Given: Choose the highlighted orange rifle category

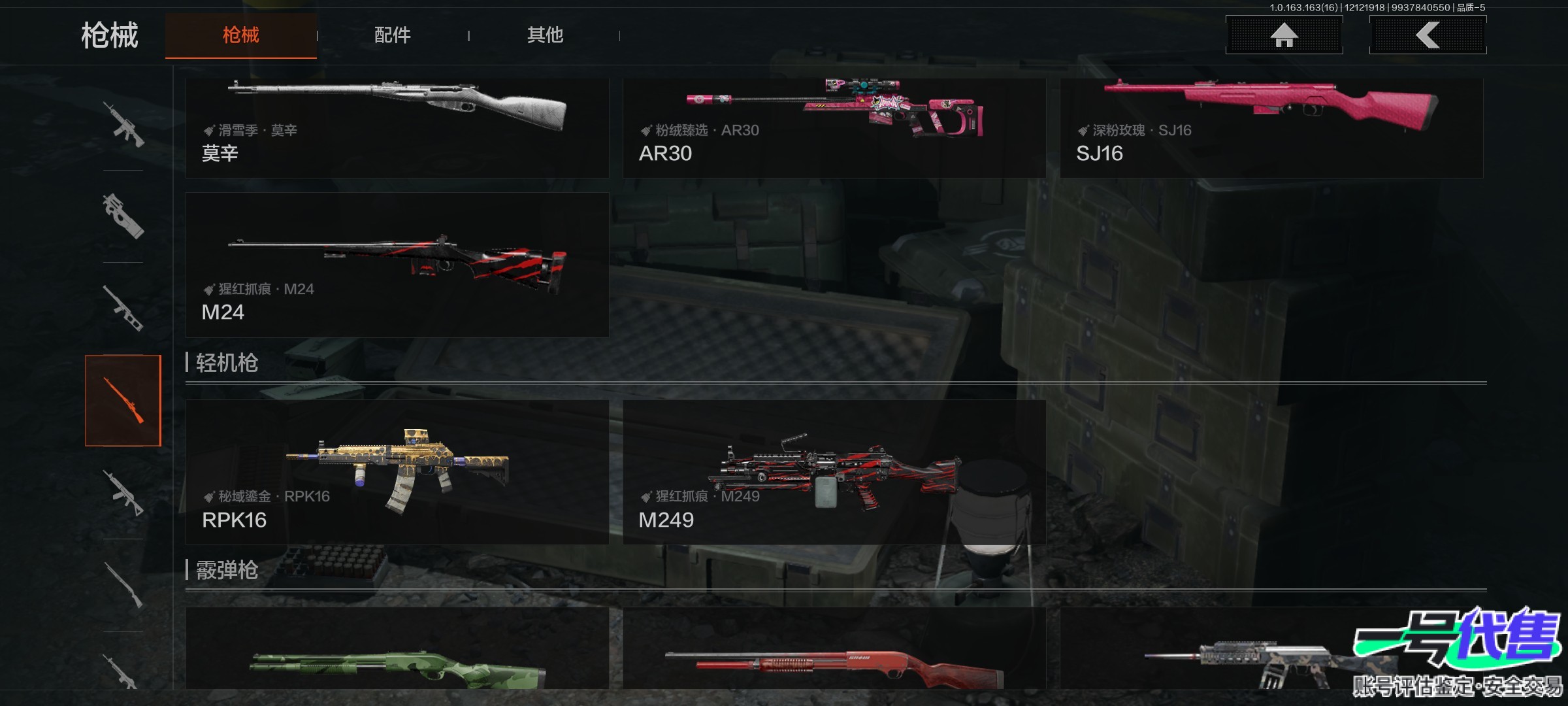Looking at the screenshot, I should click(x=123, y=401).
